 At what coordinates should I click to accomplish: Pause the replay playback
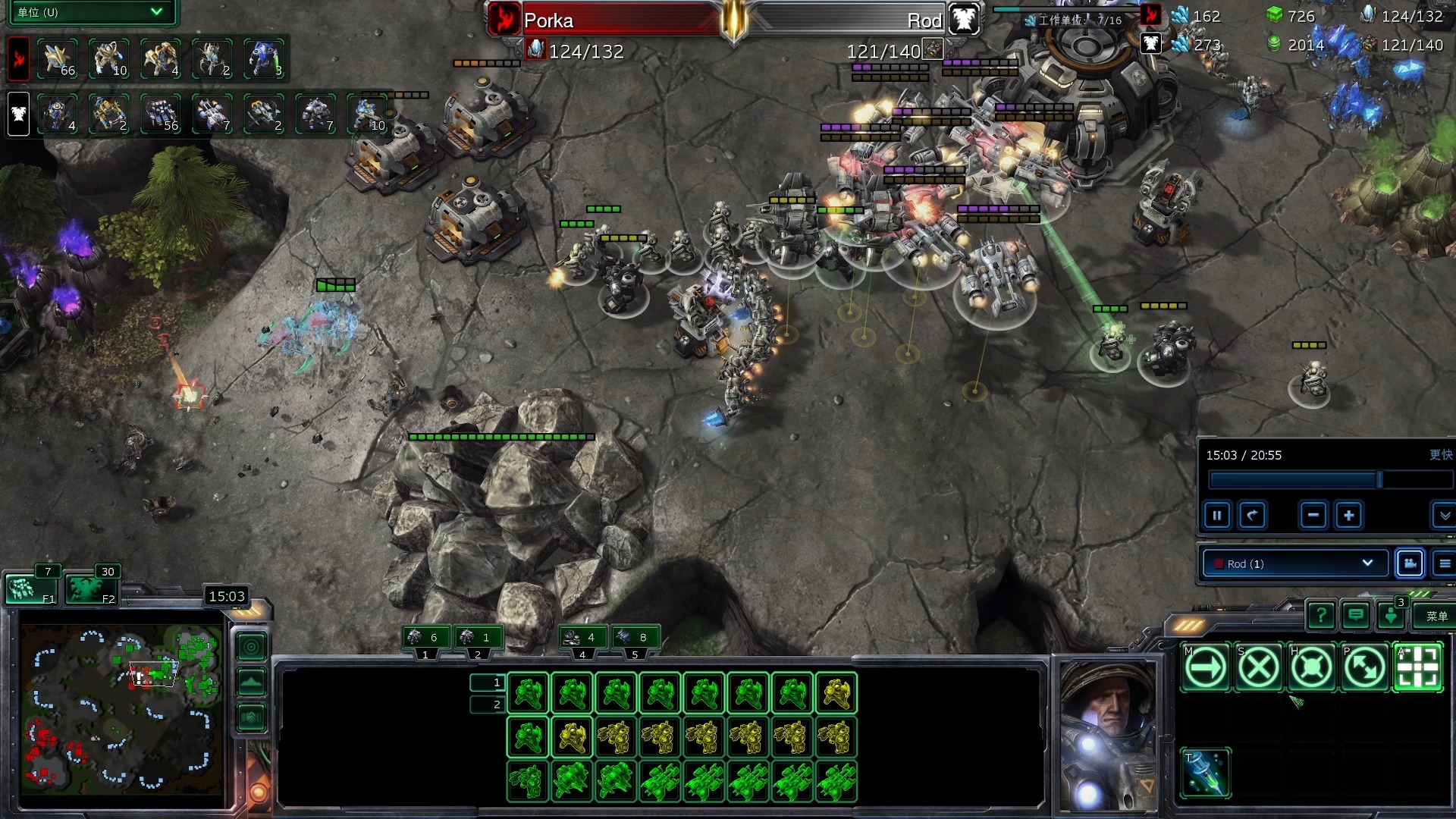(x=1216, y=516)
